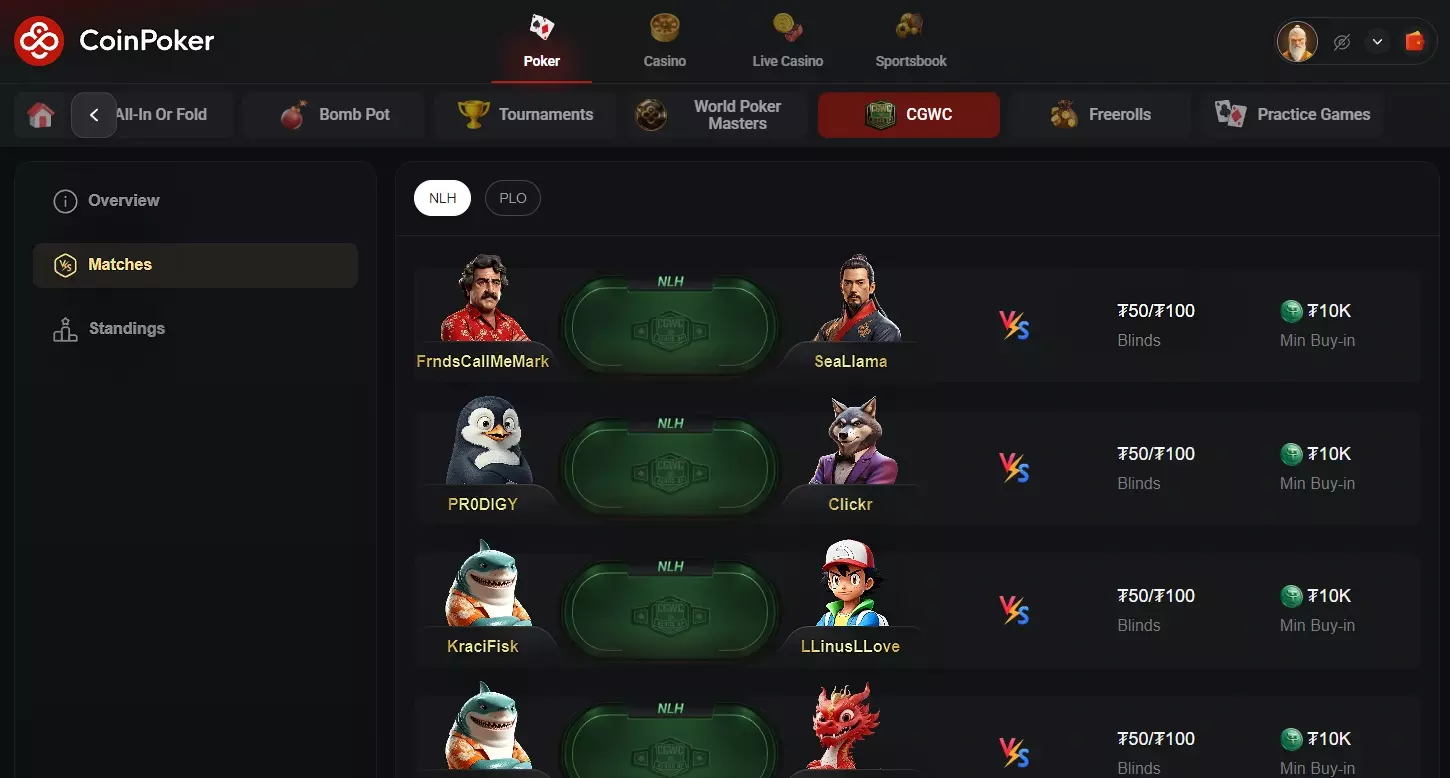
Task: Open the home lobby icon
Action: [39, 115]
